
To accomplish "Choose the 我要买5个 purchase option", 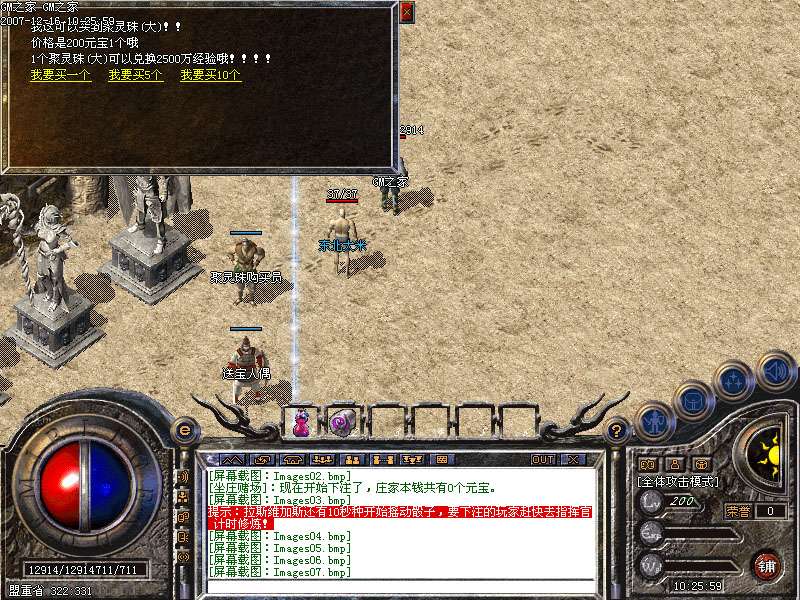I will (x=136, y=75).
